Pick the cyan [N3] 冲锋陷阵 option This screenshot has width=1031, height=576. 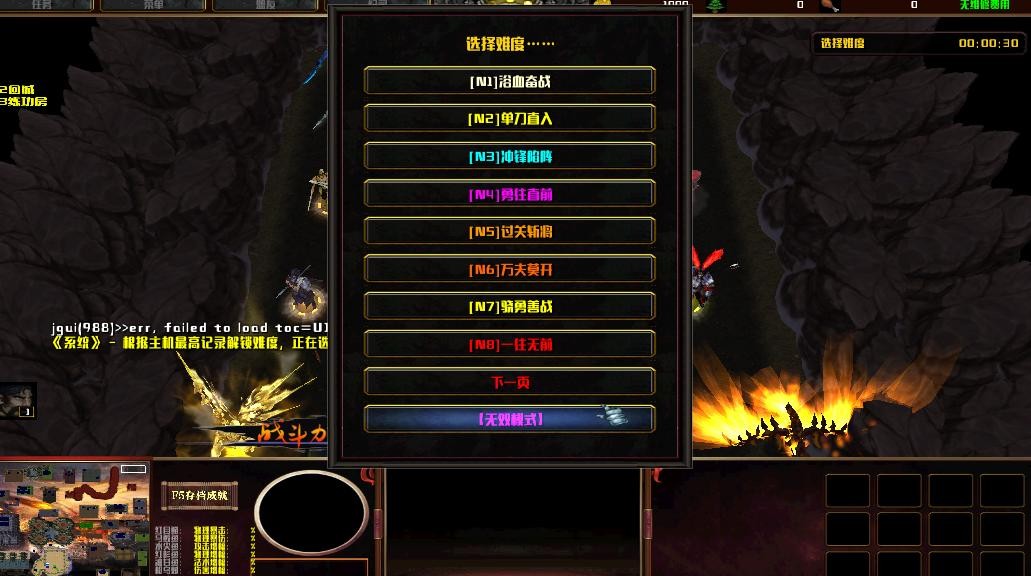pyautogui.click(x=509, y=157)
